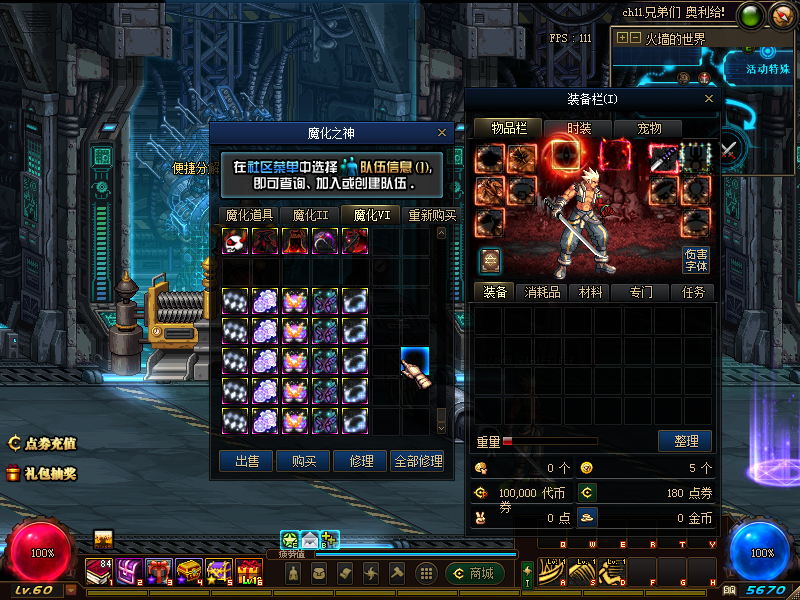Viewport: 800px width, 600px height.
Task: Close the 装备栏 inventory window
Action: 709,99
